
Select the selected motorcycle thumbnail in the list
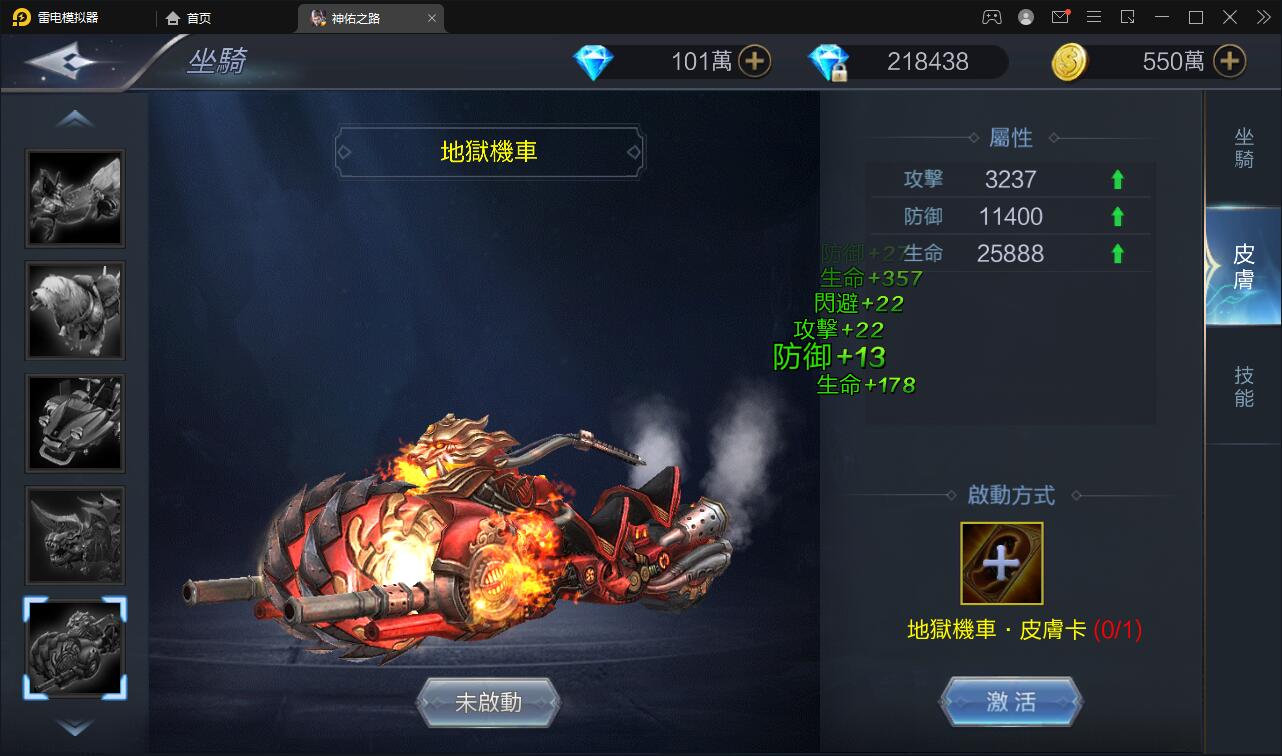(x=75, y=647)
